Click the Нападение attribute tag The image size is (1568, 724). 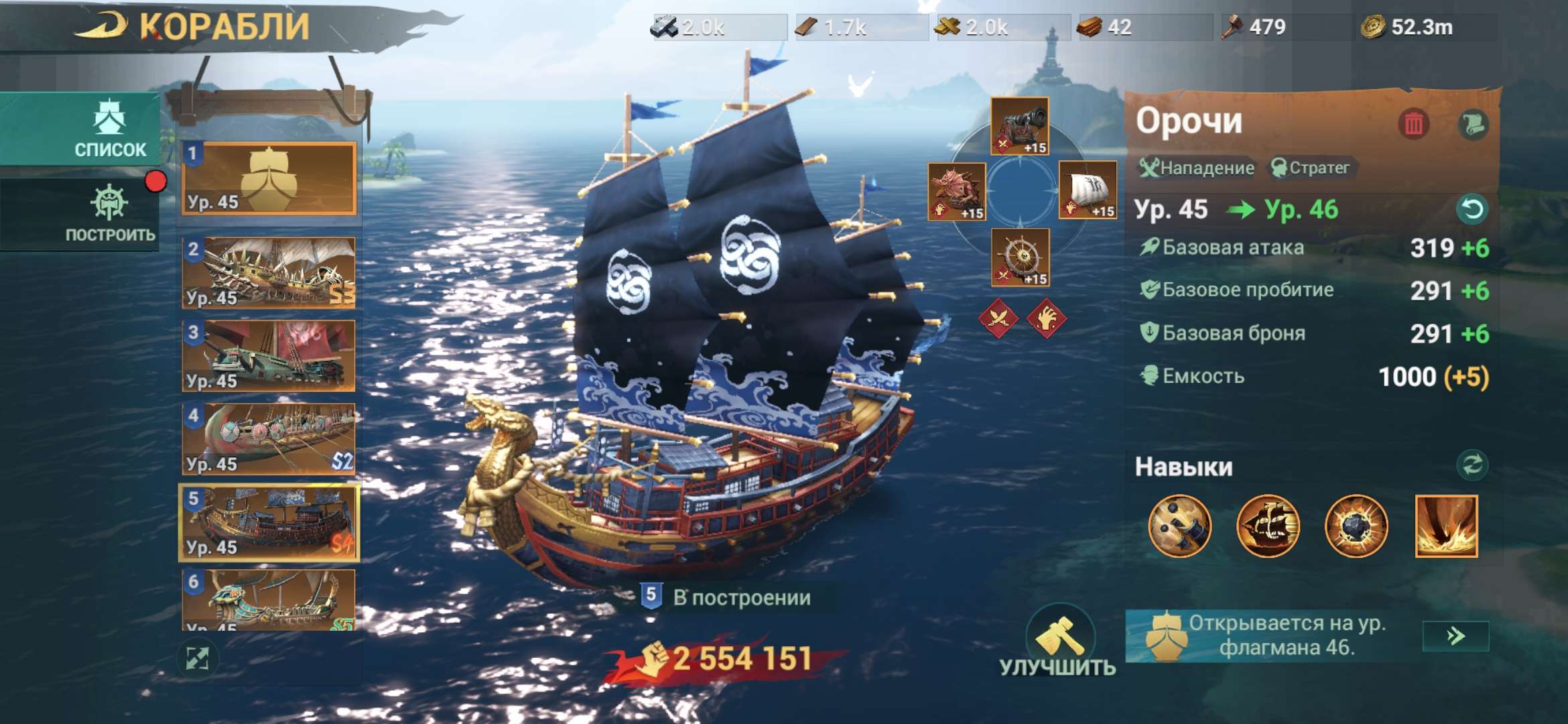point(1195,168)
